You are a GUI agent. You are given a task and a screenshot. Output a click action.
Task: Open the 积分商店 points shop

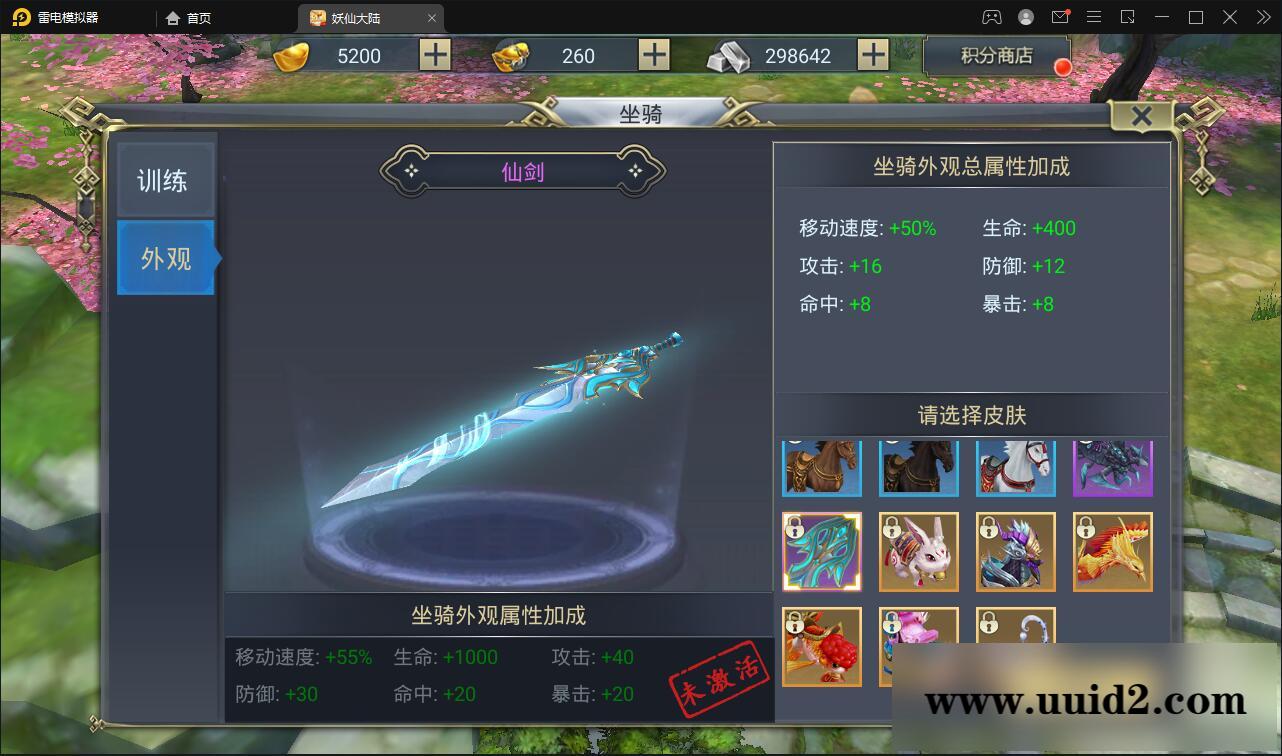tap(996, 55)
